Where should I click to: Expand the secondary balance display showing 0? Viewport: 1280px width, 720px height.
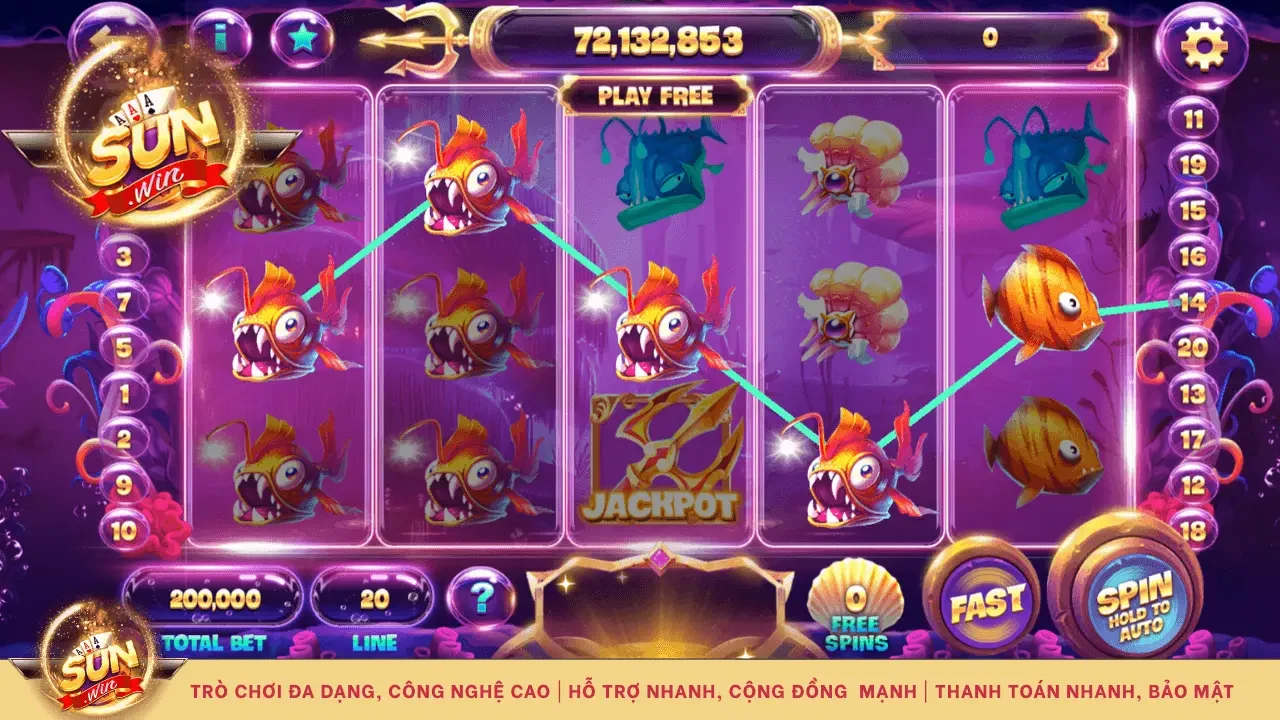(x=990, y=38)
